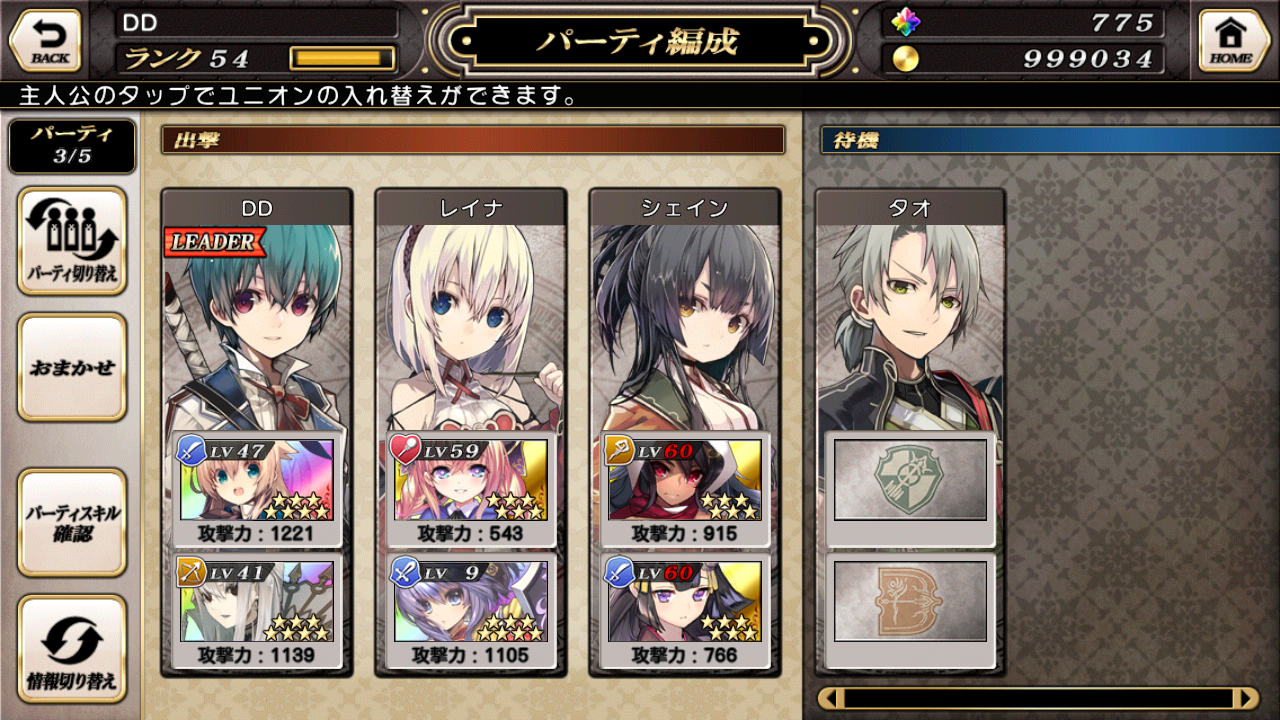Pick the standby タオ character portrait
1280x720 pixels.
[910, 320]
